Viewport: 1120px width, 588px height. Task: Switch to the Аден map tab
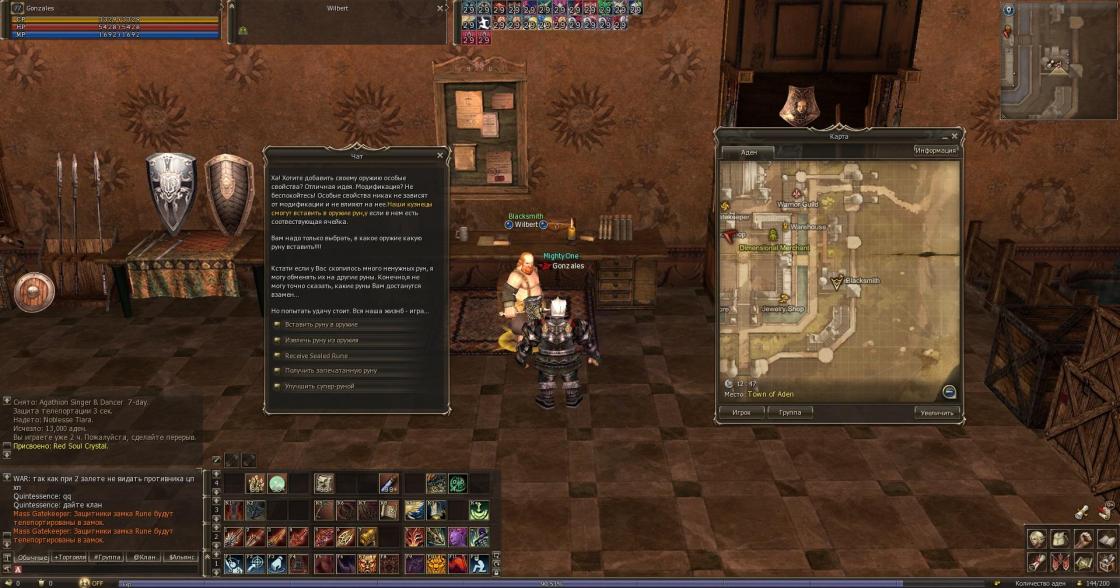(750, 152)
